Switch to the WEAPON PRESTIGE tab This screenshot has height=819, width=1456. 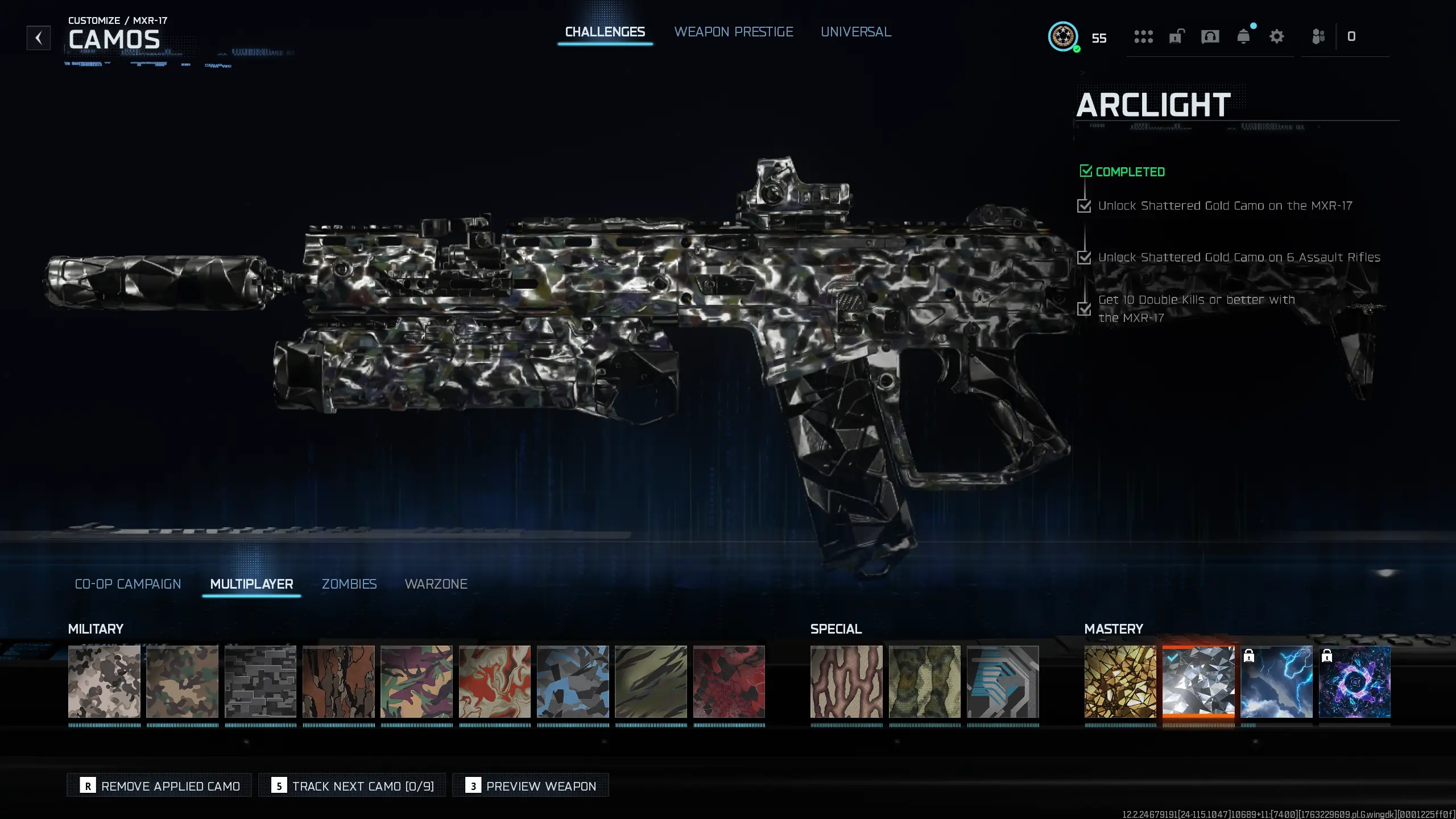click(734, 32)
